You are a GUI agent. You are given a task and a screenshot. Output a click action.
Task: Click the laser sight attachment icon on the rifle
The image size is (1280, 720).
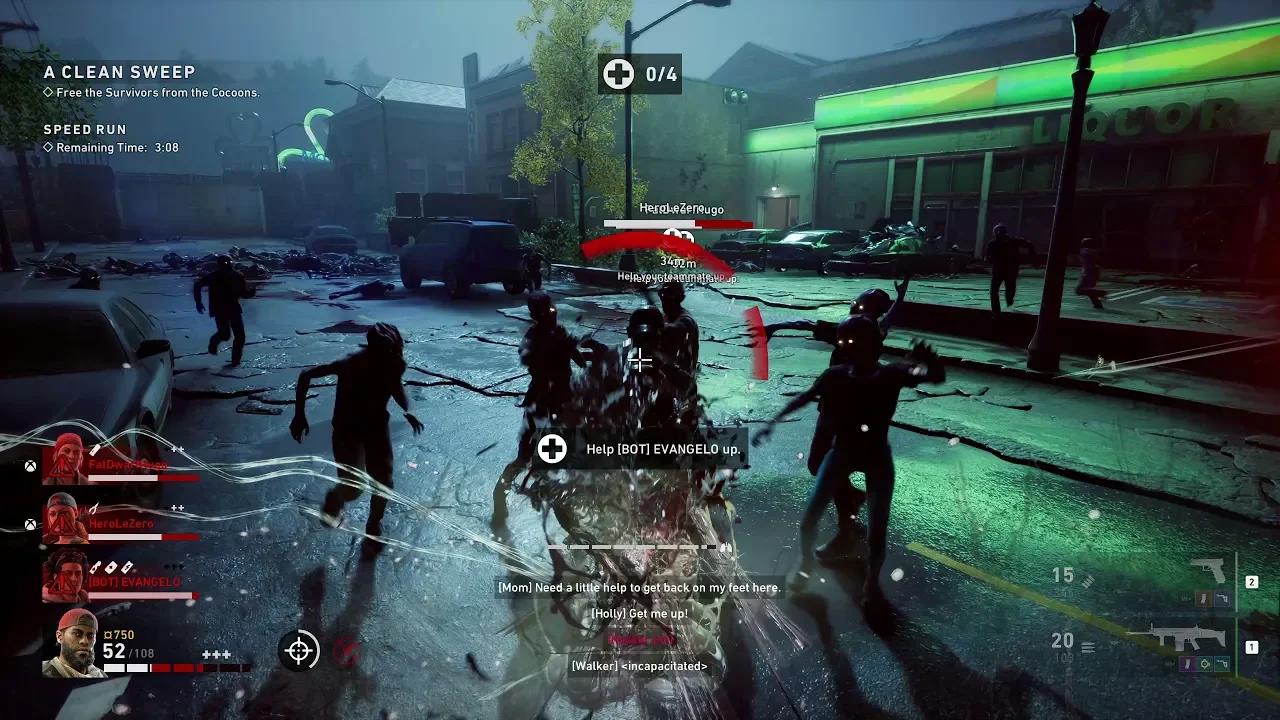click(x=1222, y=663)
